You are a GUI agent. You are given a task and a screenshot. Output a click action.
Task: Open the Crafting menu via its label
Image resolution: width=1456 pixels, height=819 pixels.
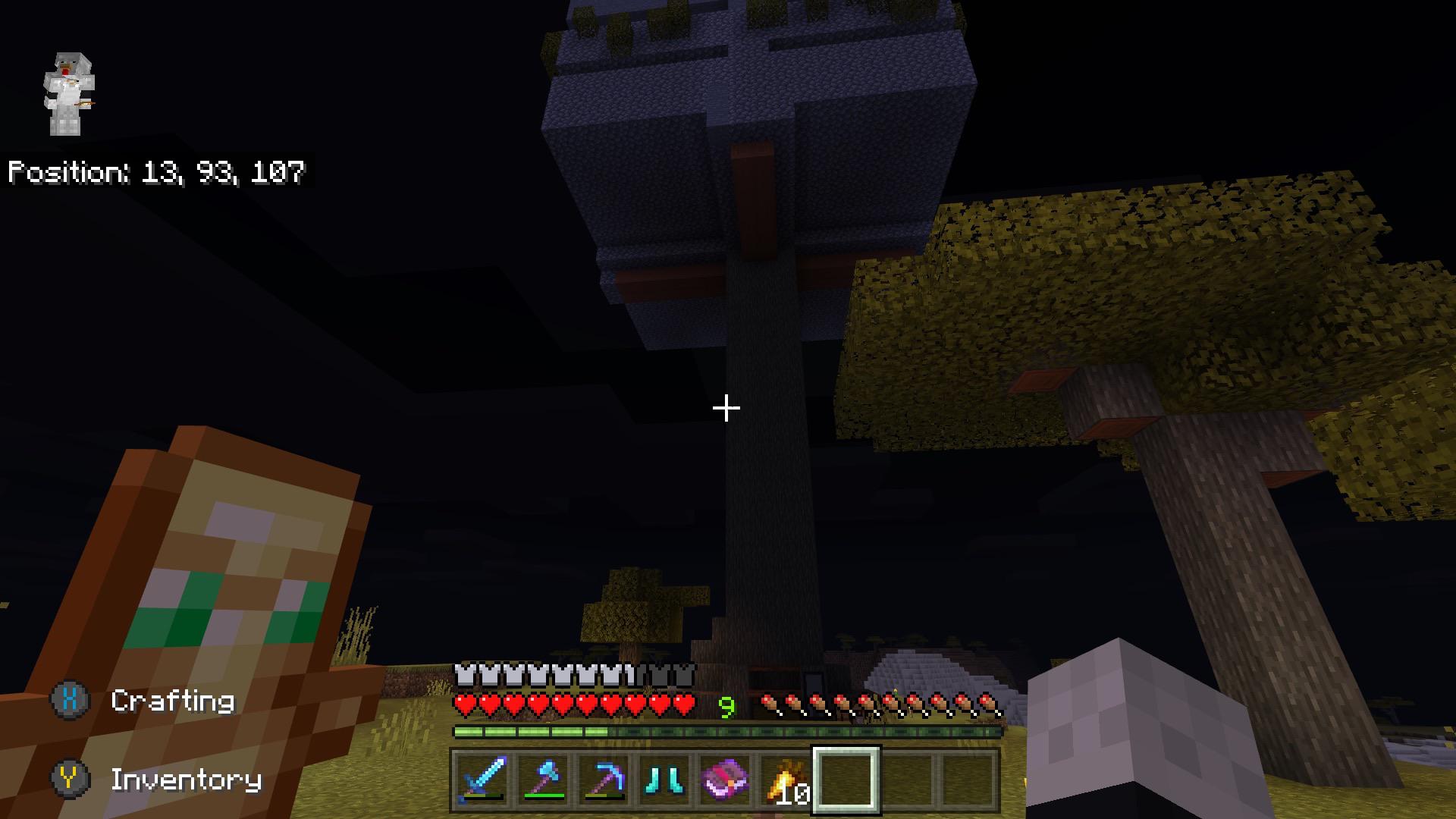173,701
